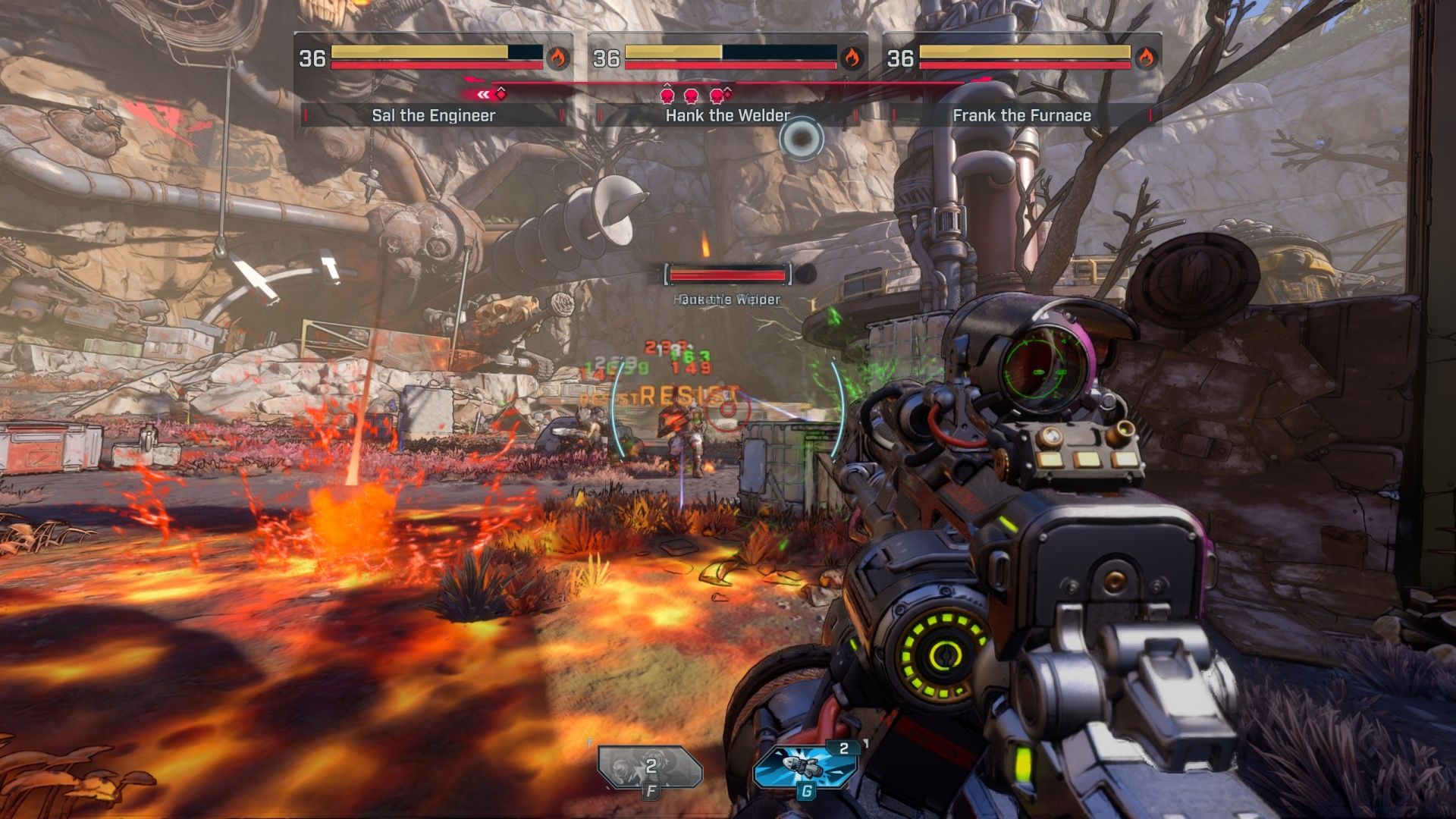Use the blue rocket ordnance ability
Screen dimensions: 1456x819
click(x=805, y=767)
